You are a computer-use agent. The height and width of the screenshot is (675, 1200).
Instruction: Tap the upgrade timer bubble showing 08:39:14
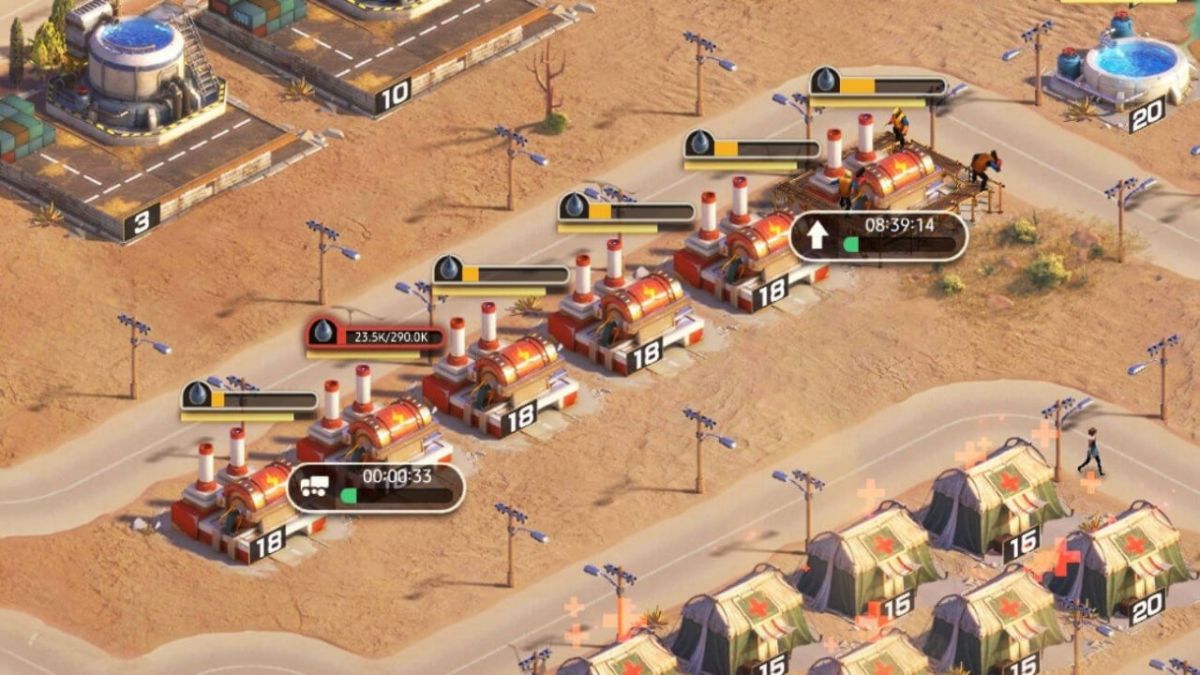click(x=878, y=236)
